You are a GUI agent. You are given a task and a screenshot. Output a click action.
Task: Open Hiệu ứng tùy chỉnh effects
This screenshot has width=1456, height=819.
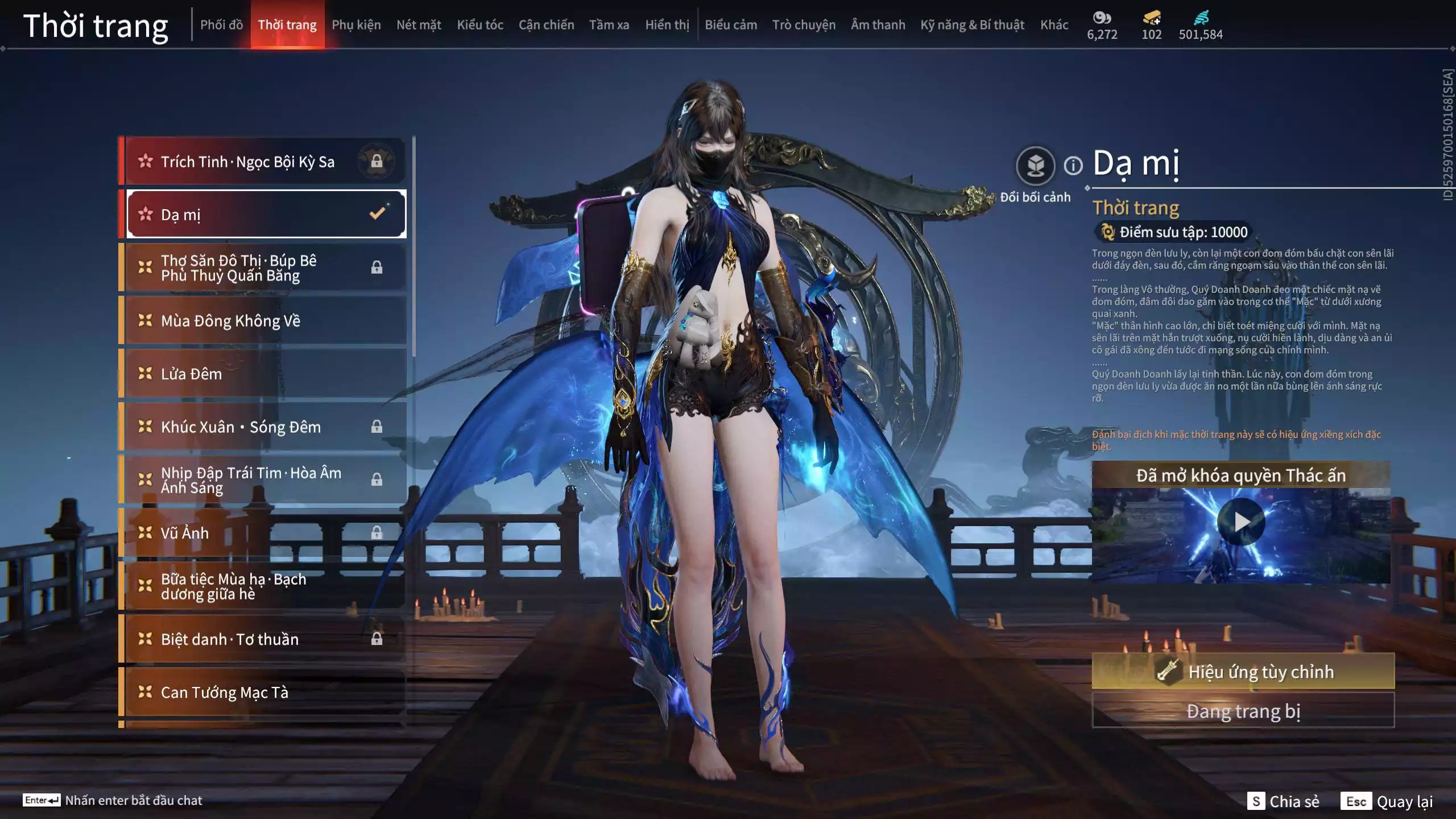[x=1243, y=672]
